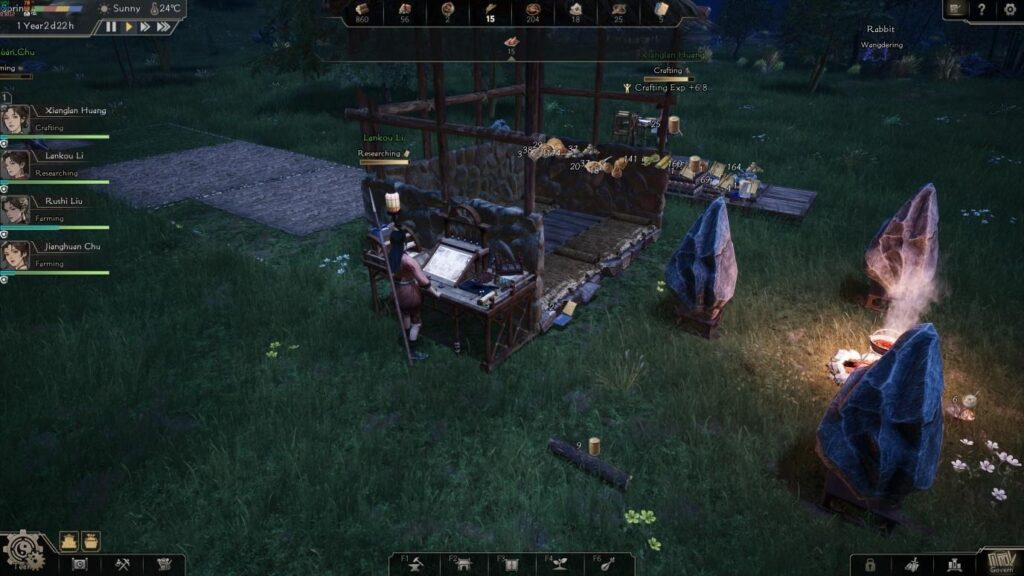Select villager Jianghuan Chu's portrait
1024x576 pixels.
(14, 254)
